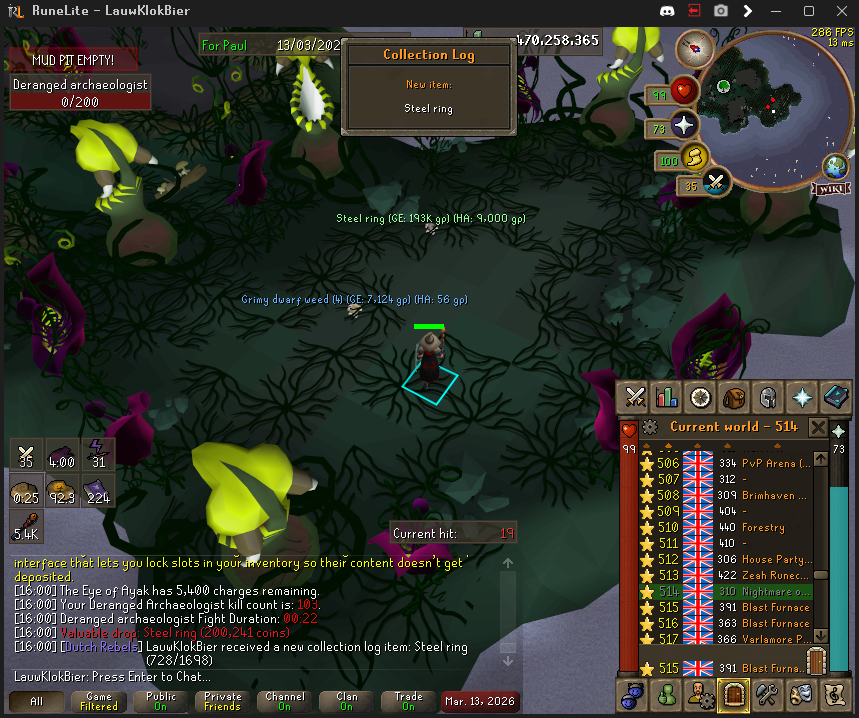Minimize the RuneLite window

779,11
